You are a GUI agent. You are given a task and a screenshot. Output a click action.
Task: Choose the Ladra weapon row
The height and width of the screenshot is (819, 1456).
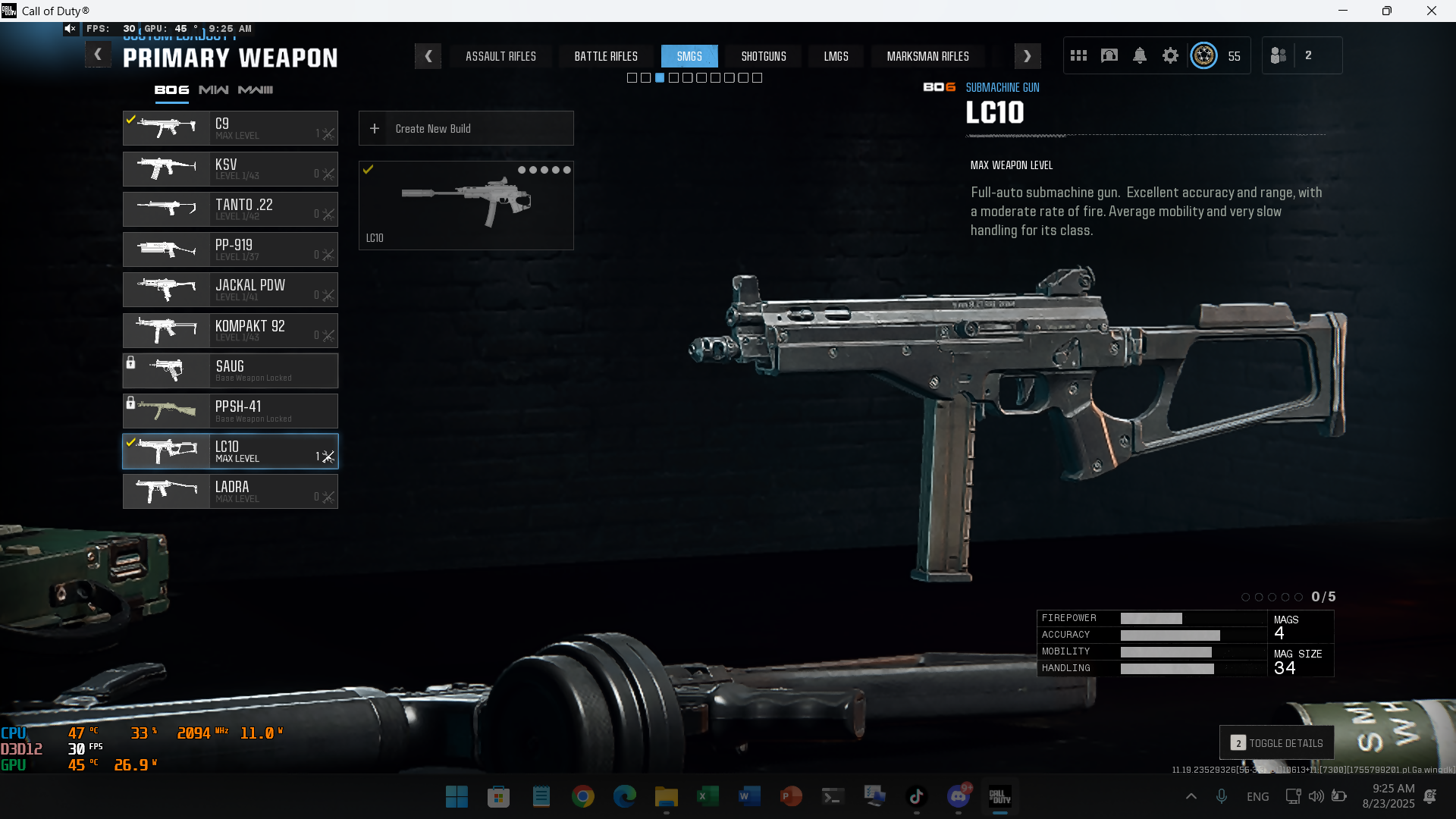[x=231, y=491]
